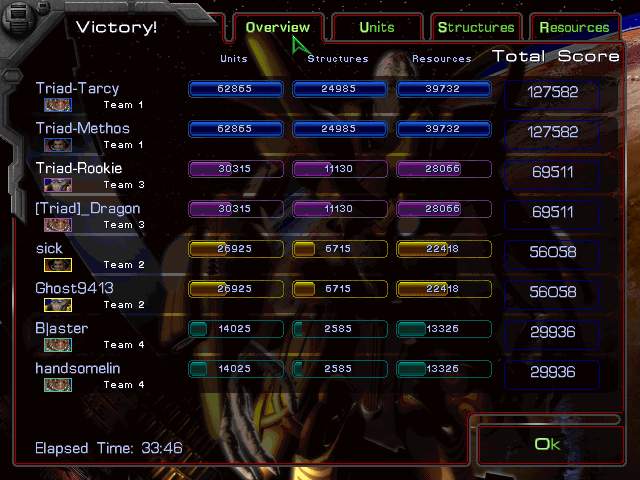The width and height of the screenshot is (640, 480).
Task: Click the Triad-Rookie player entry
Action: pyautogui.click(x=79, y=169)
